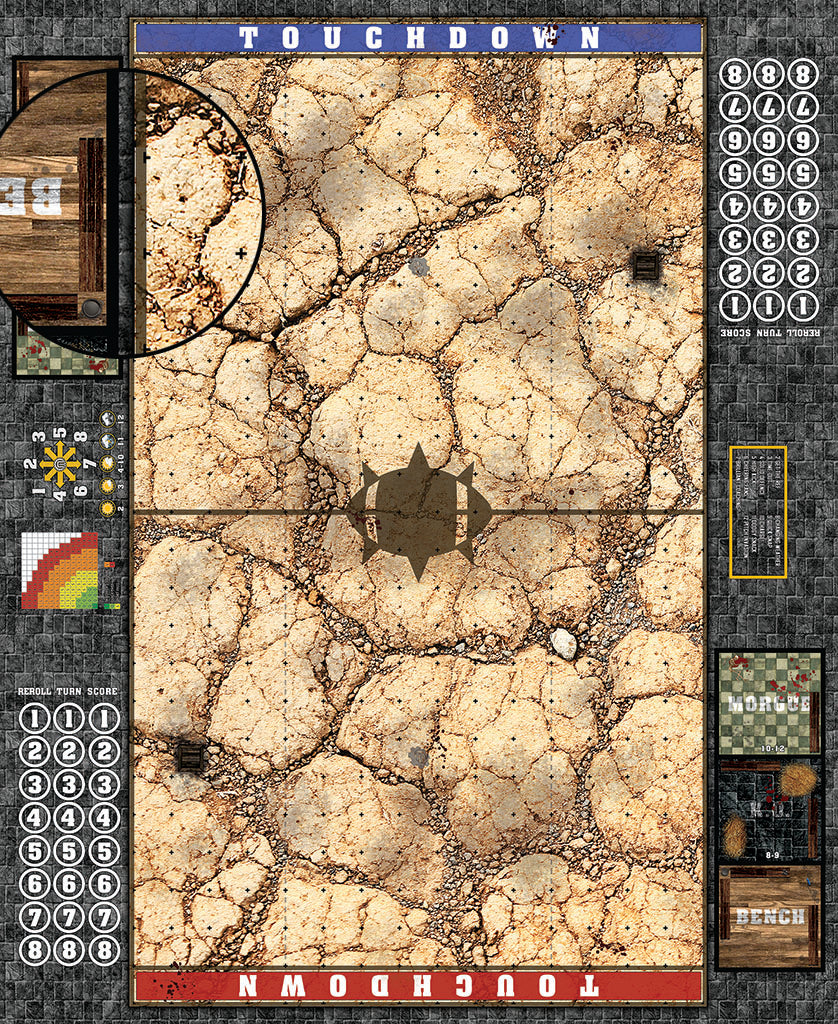
Task: Select the wooden BENCH dugout box
Action: coord(769,917)
